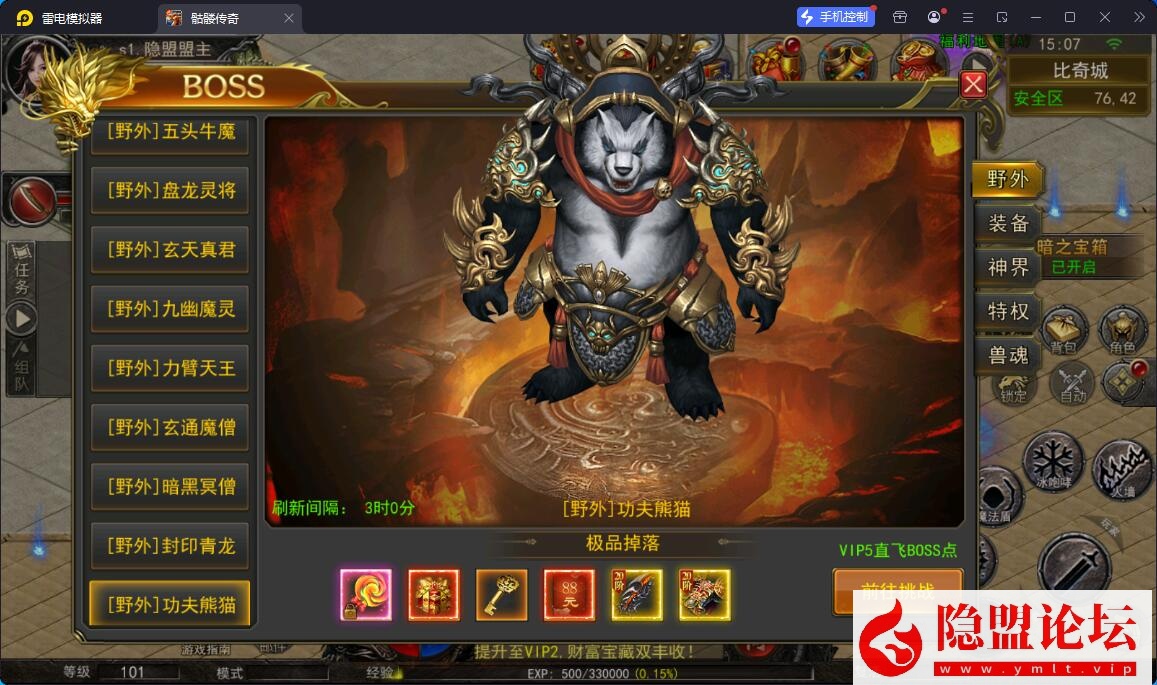The height and width of the screenshot is (685, 1157).
Task: Select the 五头牛魔 boss entry
Action: (x=170, y=132)
